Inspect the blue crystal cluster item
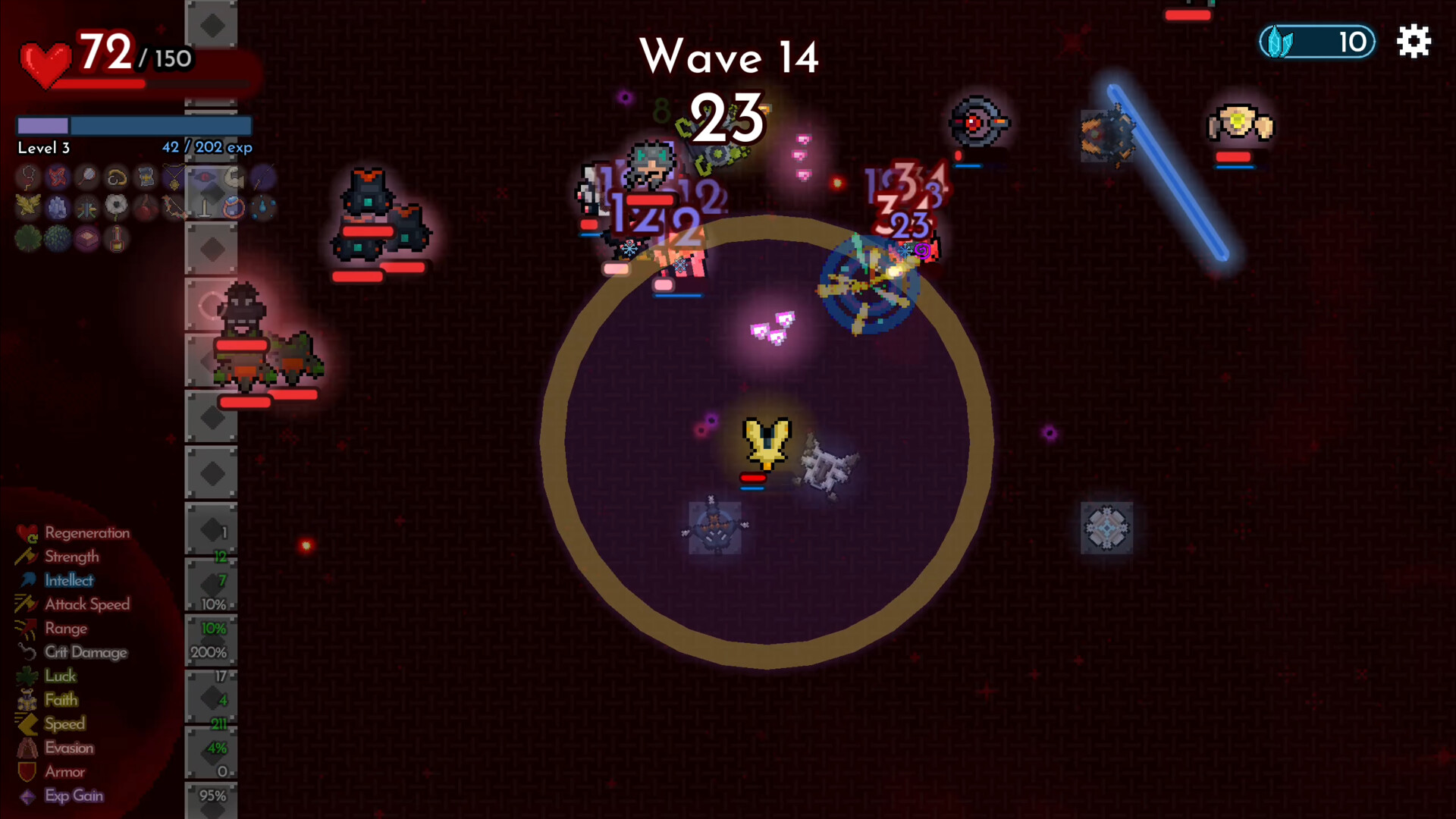This screenshot has width=1456, height=819. (x=58, y=207)
